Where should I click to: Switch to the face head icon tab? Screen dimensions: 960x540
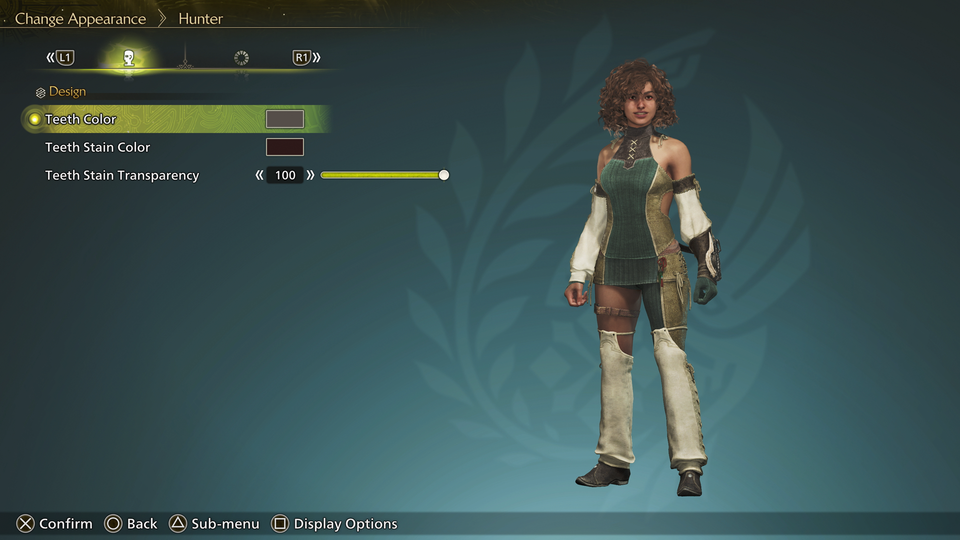click(x=129, y=58)
